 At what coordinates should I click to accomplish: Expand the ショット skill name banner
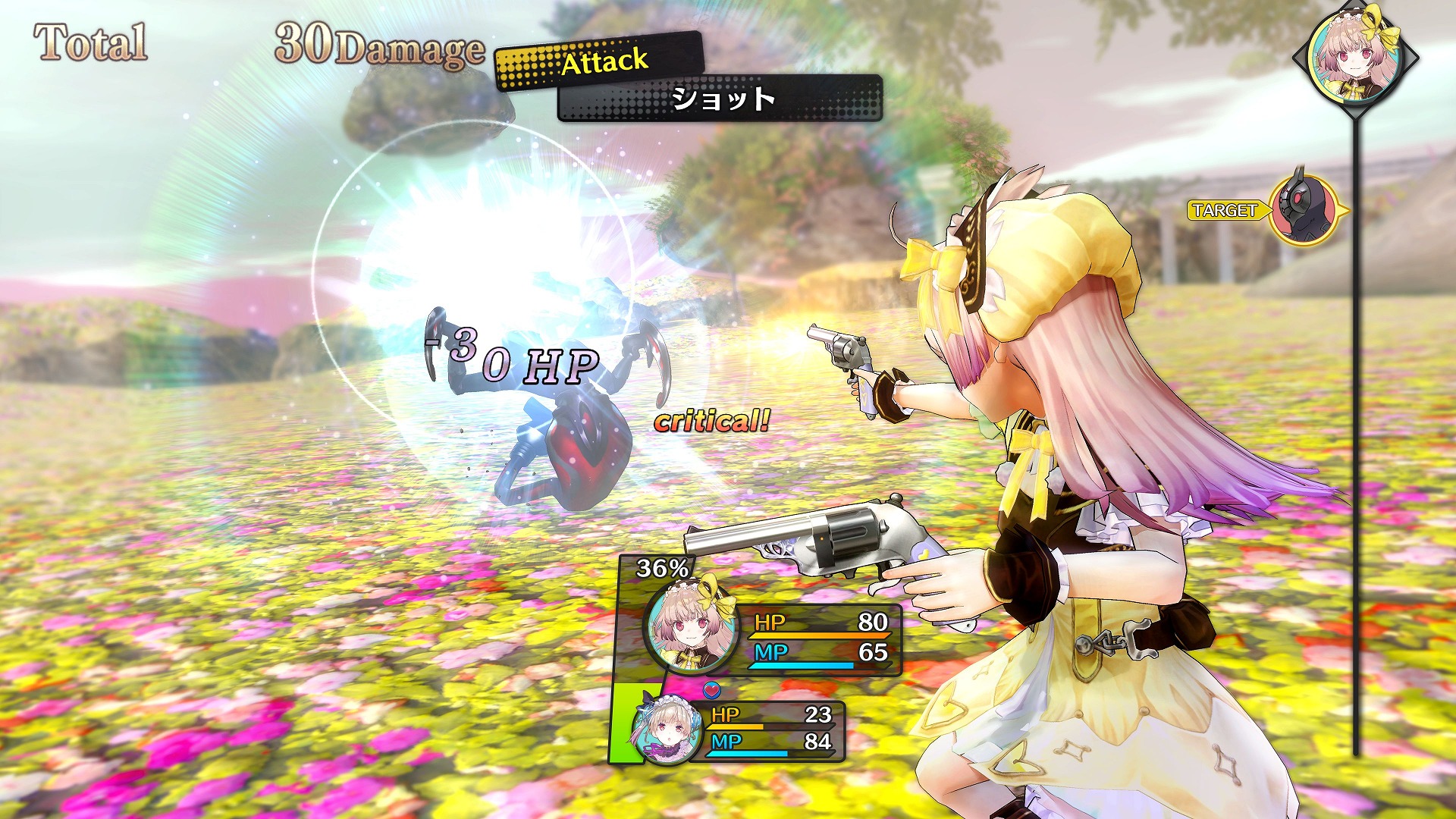[723, 99]
